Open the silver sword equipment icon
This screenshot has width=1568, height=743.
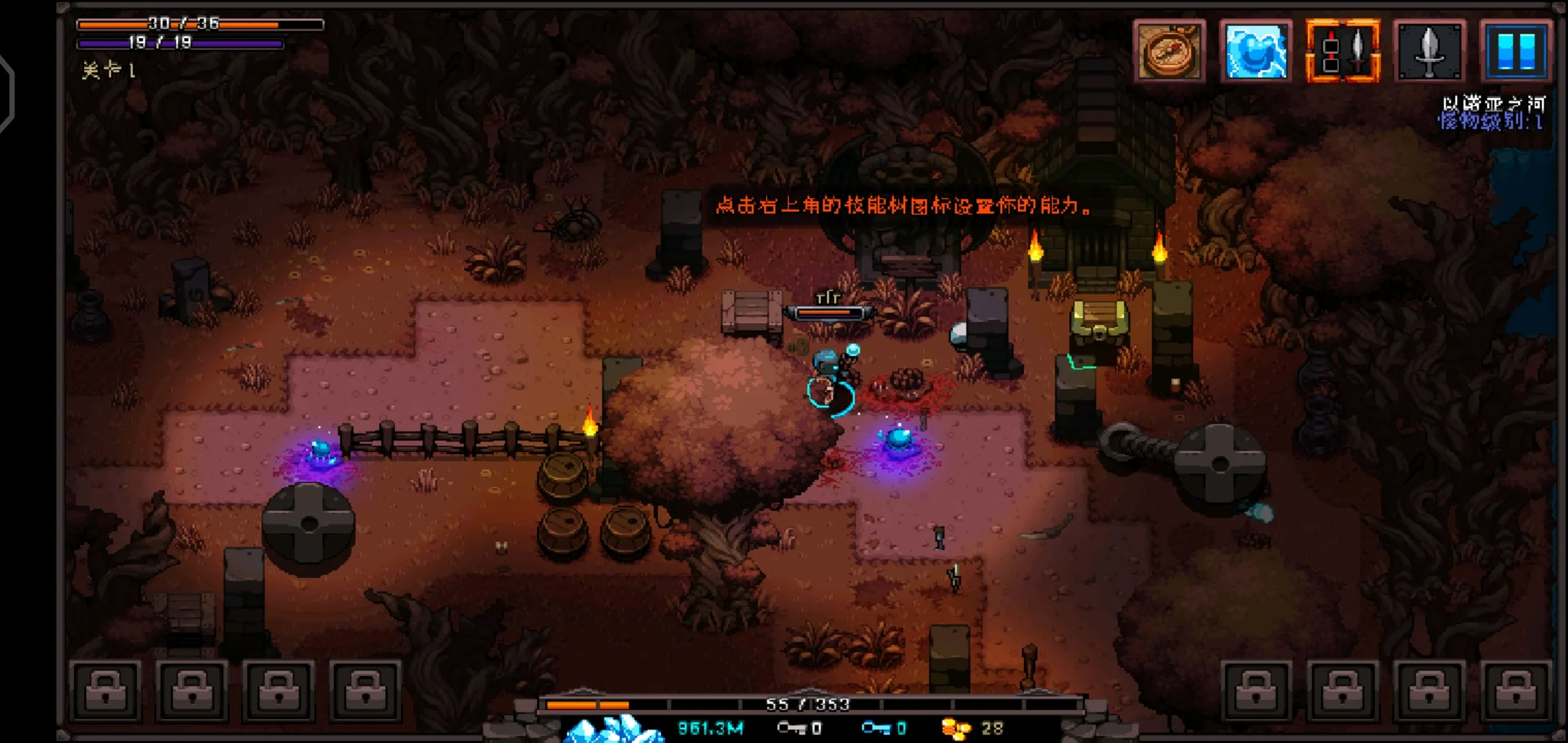click(1429, 51)
